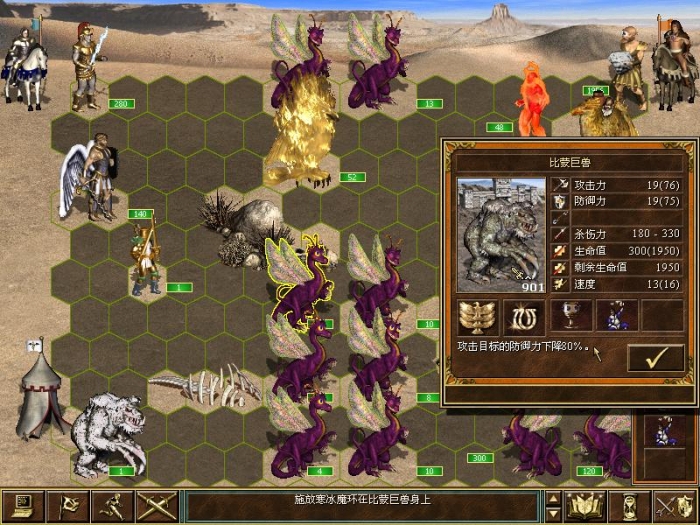The height and width of the screenshot is (525, 700).
Task: Toggle auto-combat with the crossed swords button
Action: pos(157,506)
